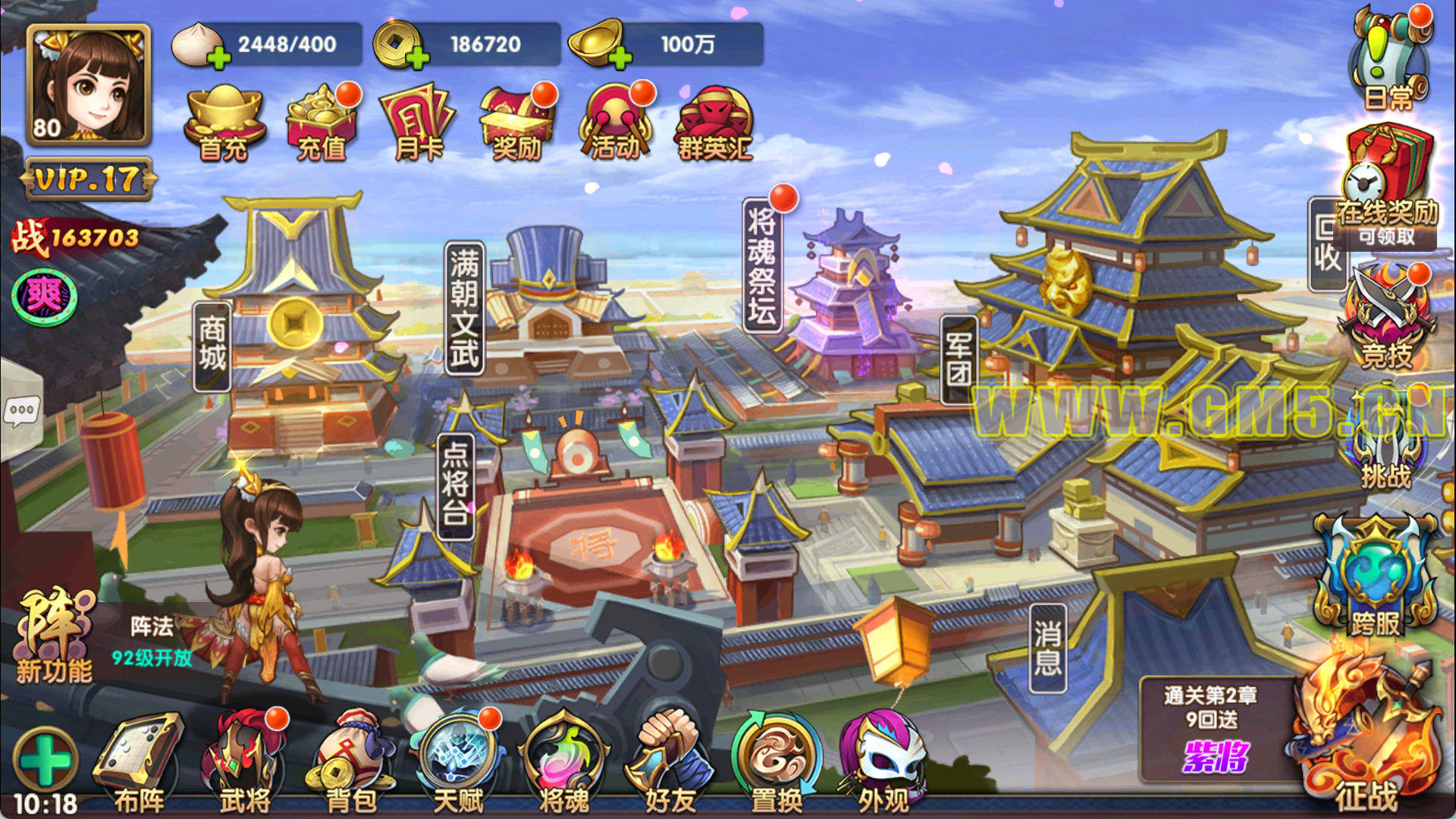Open the 月卡 monthly card

pyautogui.click(x=418, y=123)
